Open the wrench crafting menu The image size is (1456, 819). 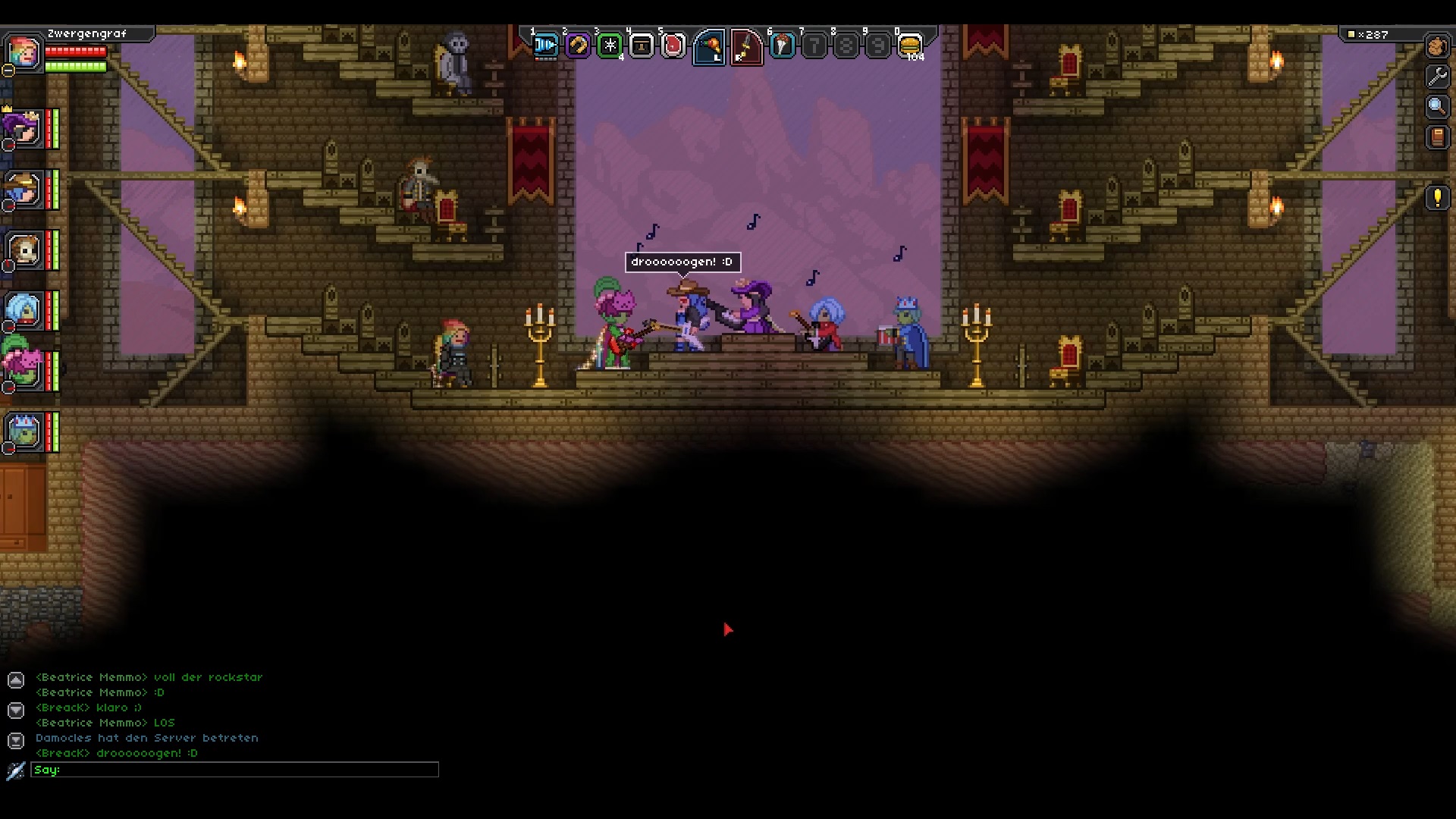tap(1437, 76)
